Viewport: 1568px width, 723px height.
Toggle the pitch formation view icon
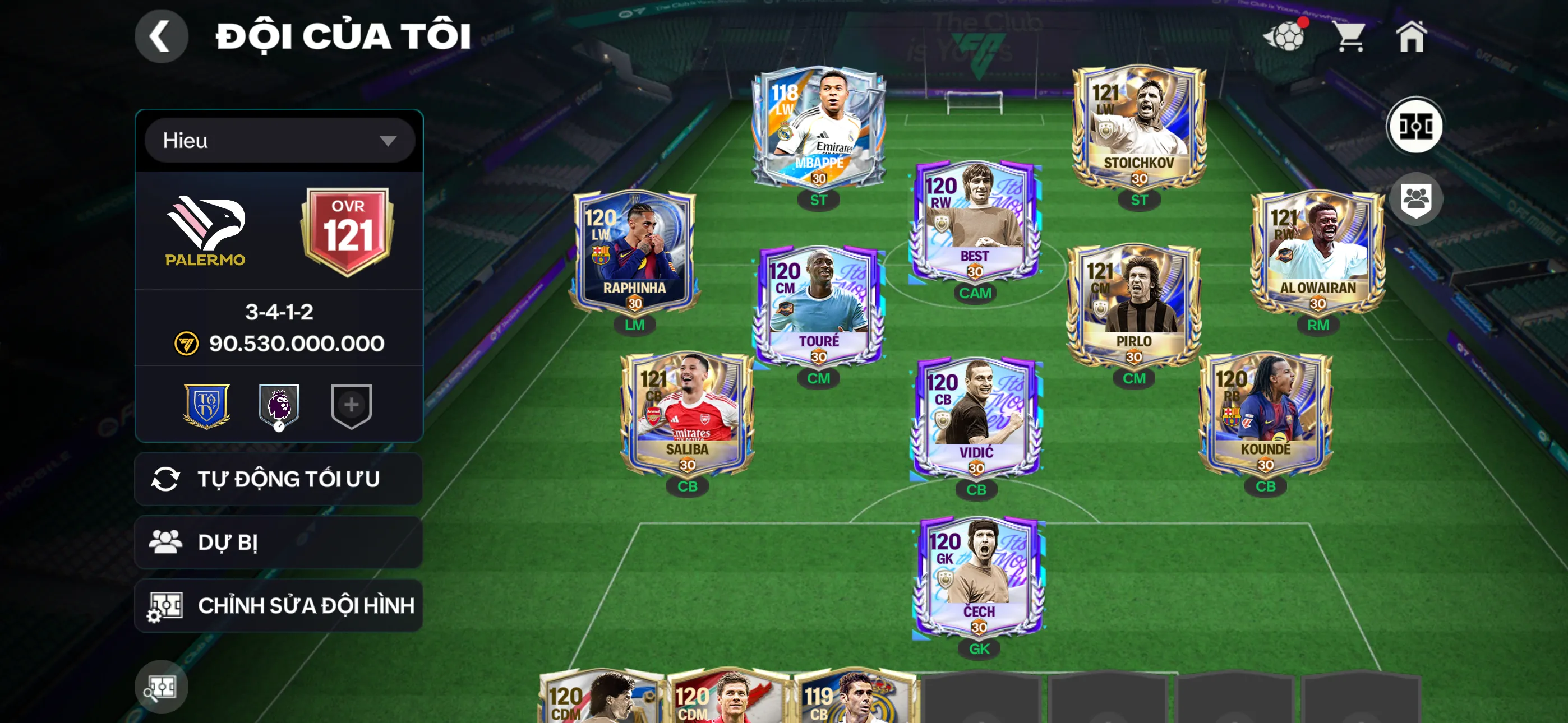tap(1415, 127)
